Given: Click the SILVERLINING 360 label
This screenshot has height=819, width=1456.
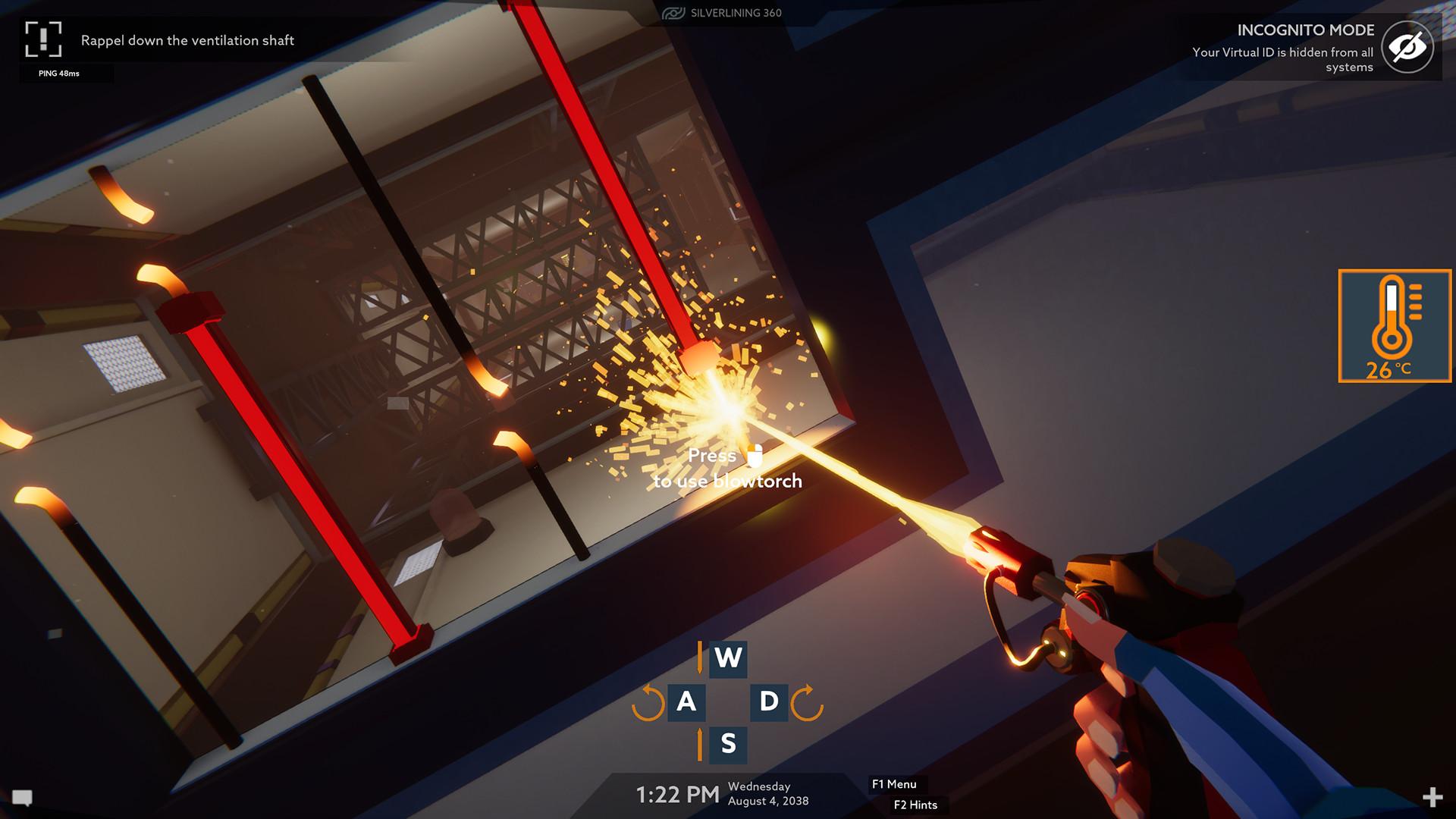Looking at the screenshot, I should click(x=736, y=13).
